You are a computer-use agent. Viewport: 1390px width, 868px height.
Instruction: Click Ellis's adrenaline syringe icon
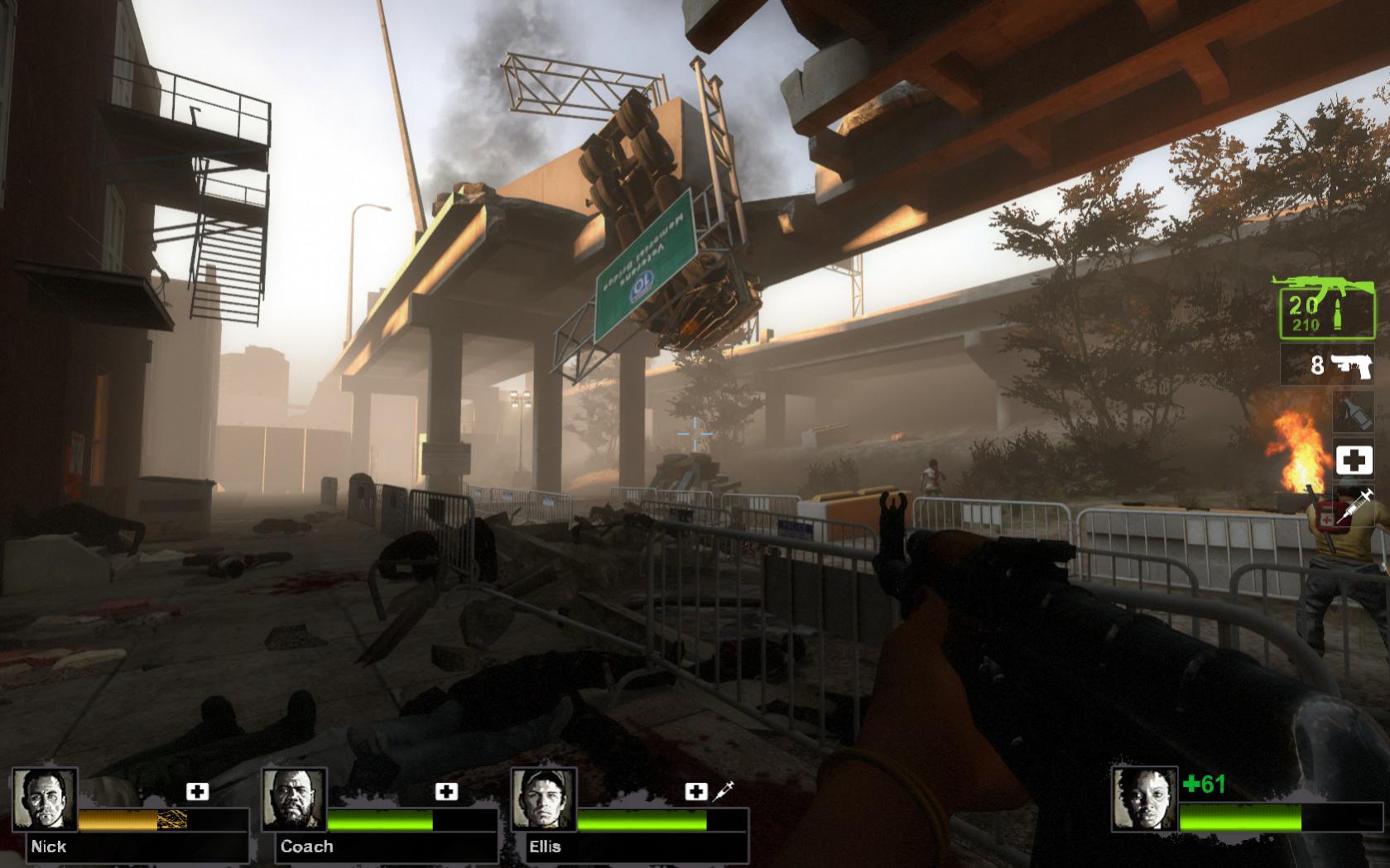723,791
